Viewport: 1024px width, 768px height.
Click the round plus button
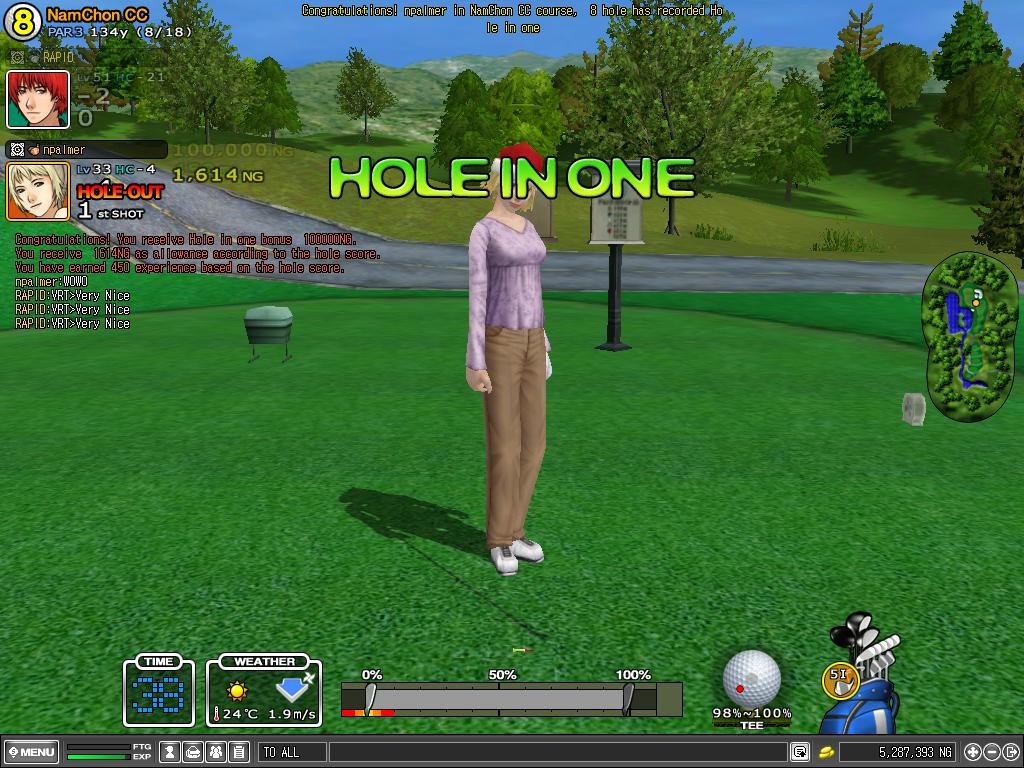pyautogui.click(x=973, y=752)
